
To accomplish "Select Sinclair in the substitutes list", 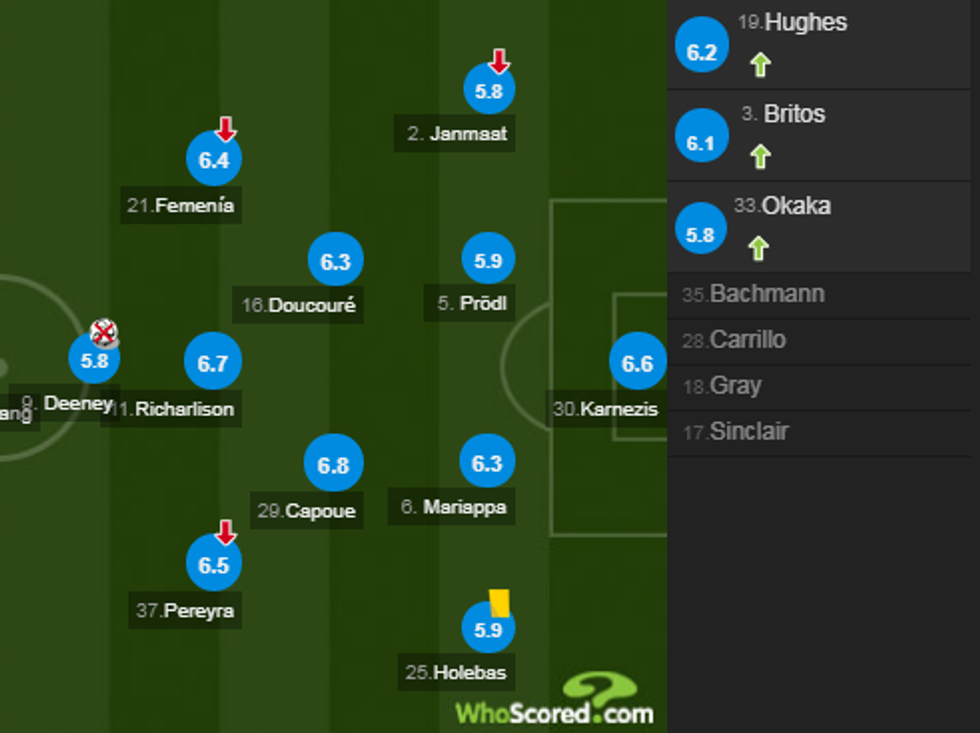I will pyautogui.click(x=748, y=432).
